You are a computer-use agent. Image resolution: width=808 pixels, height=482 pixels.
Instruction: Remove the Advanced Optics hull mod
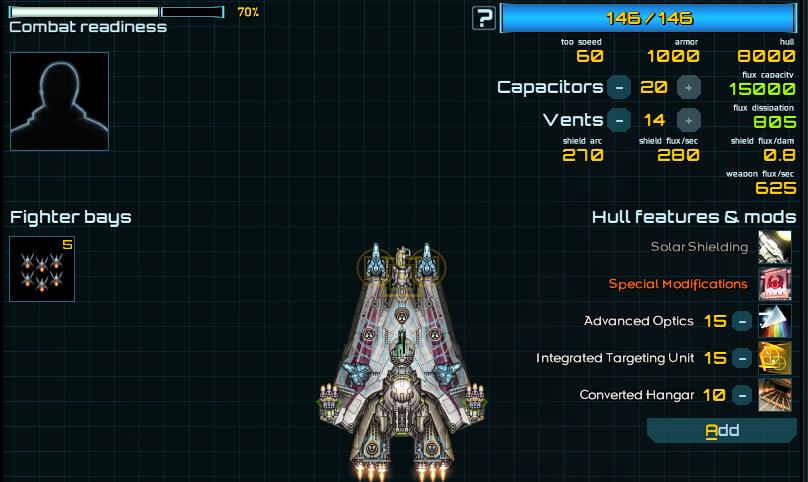click(x=742, y=321)
